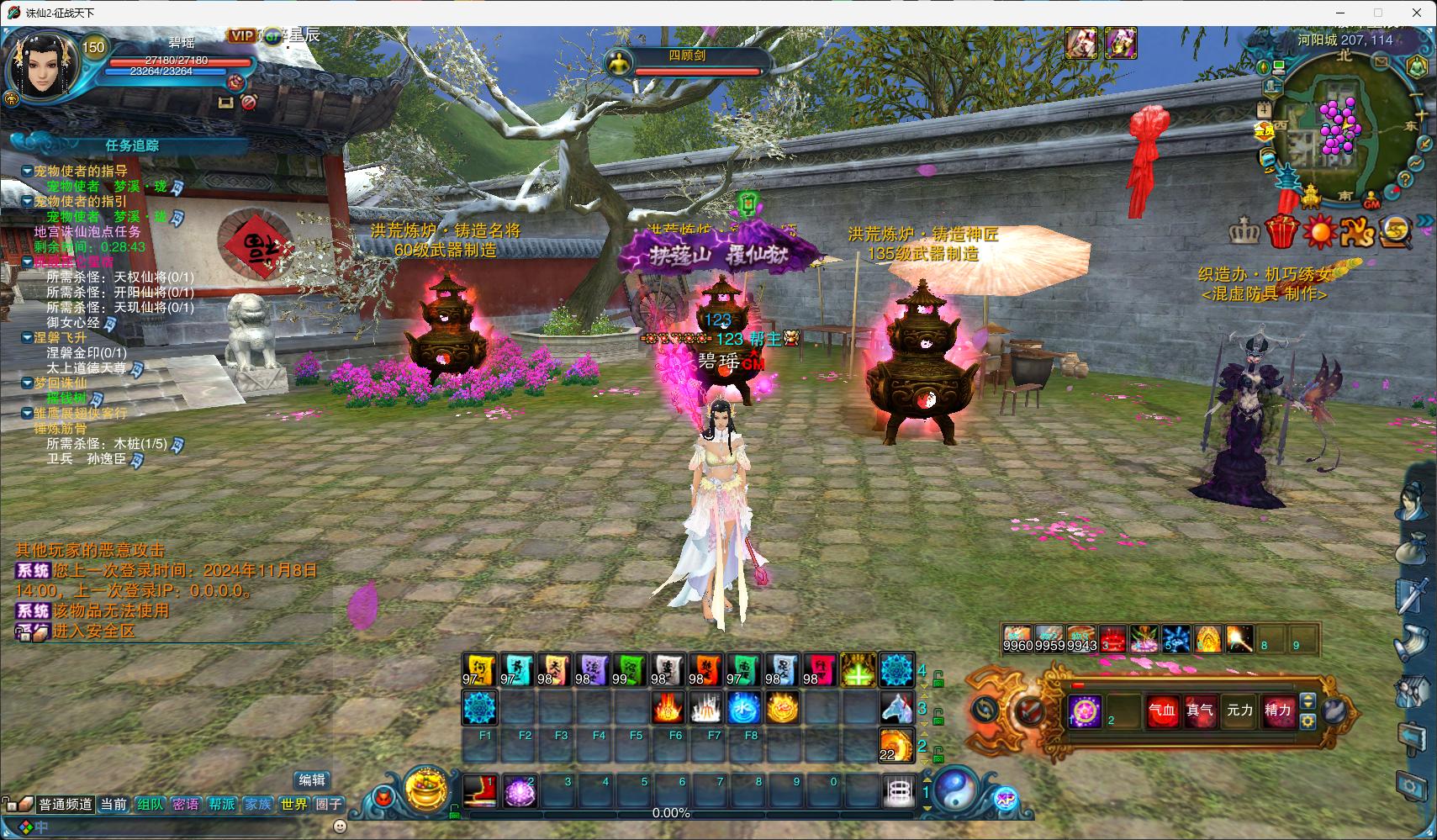Activate the fire skill on the hotbar
Screen dimensions: 1437x840
(668, 709)
